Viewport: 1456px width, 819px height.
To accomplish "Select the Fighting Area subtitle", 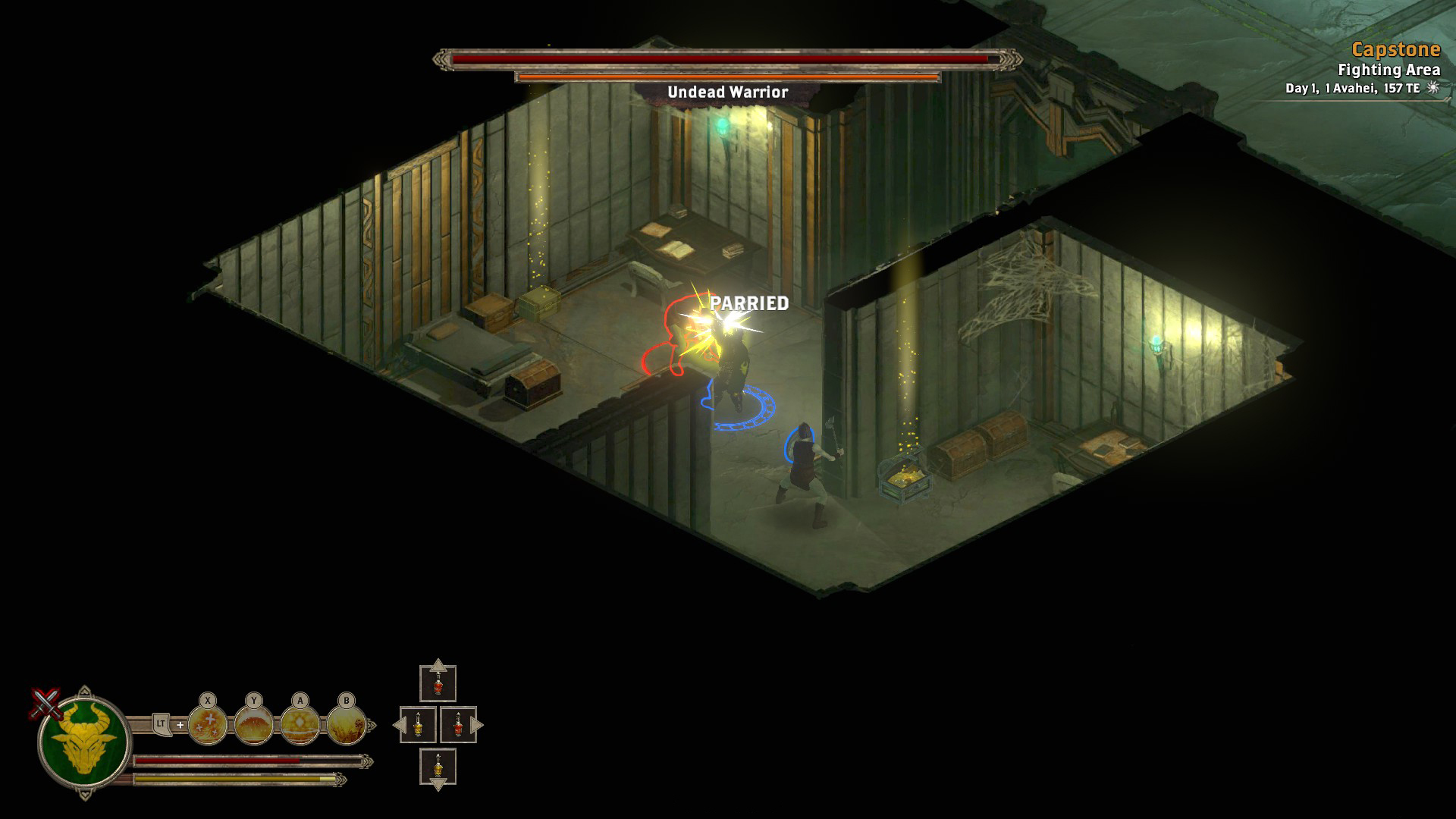I will [1389, 70].
